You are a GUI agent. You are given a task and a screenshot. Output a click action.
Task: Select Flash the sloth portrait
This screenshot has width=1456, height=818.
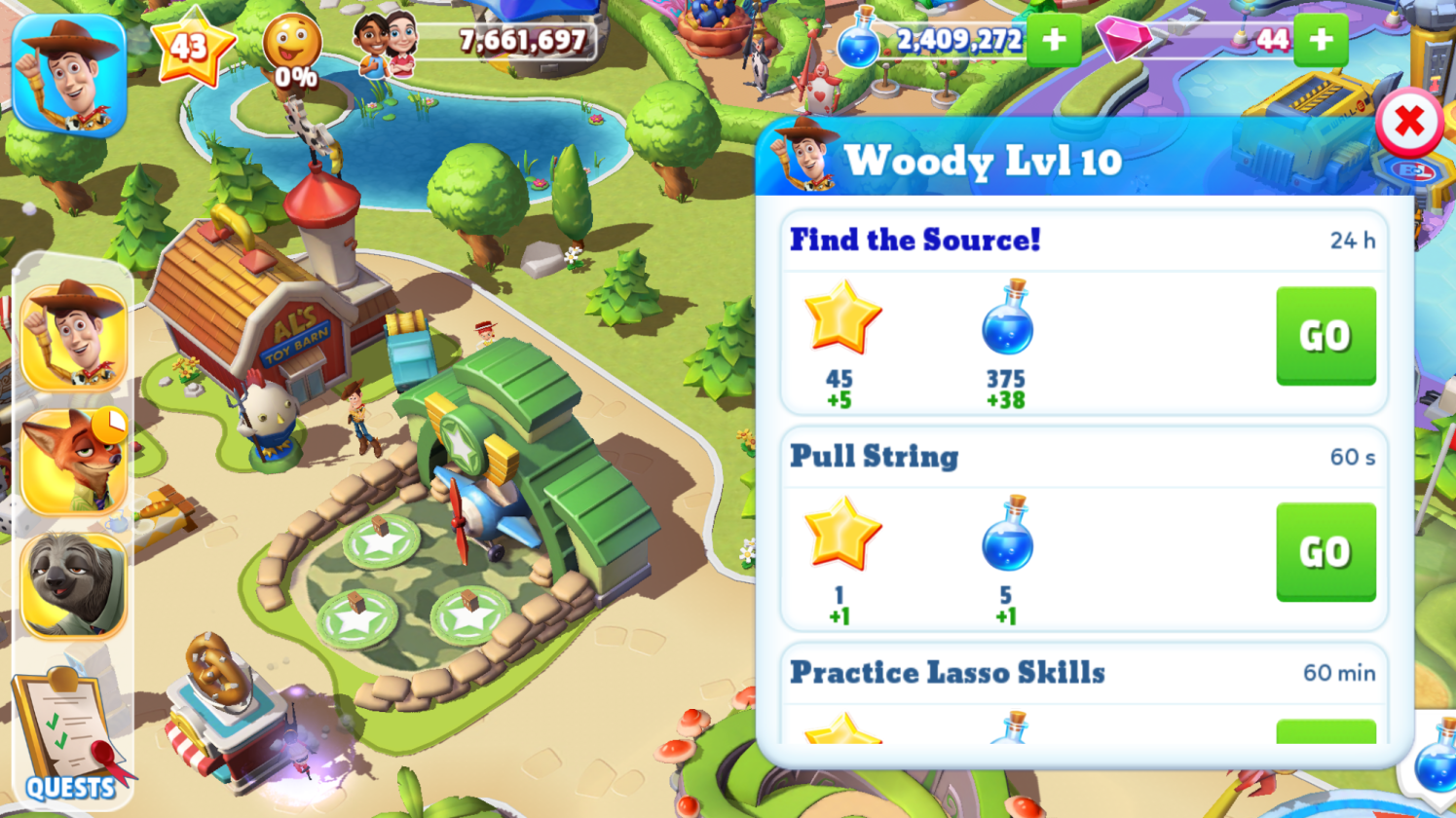(x=74, y=584)
